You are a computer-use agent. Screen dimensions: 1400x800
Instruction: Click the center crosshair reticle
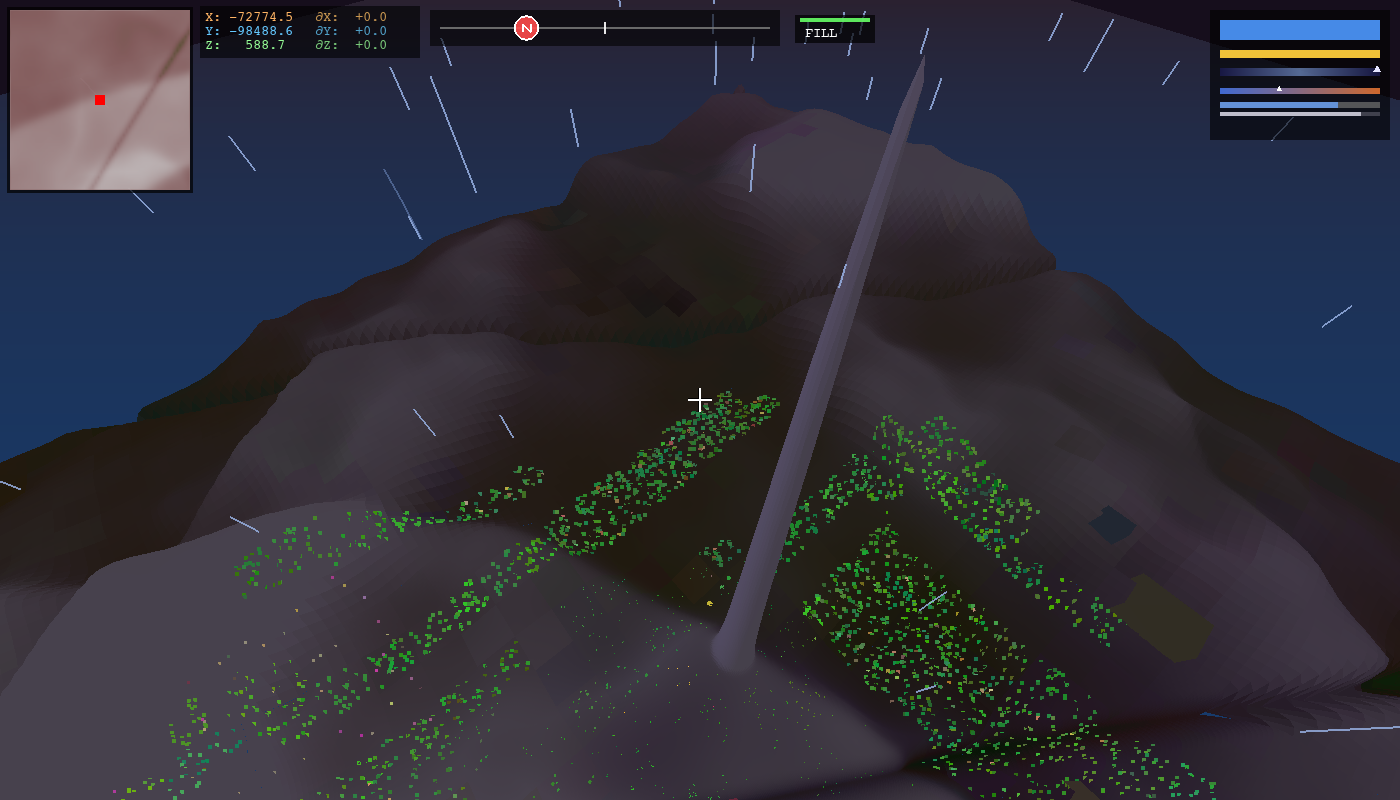point(700,399)
